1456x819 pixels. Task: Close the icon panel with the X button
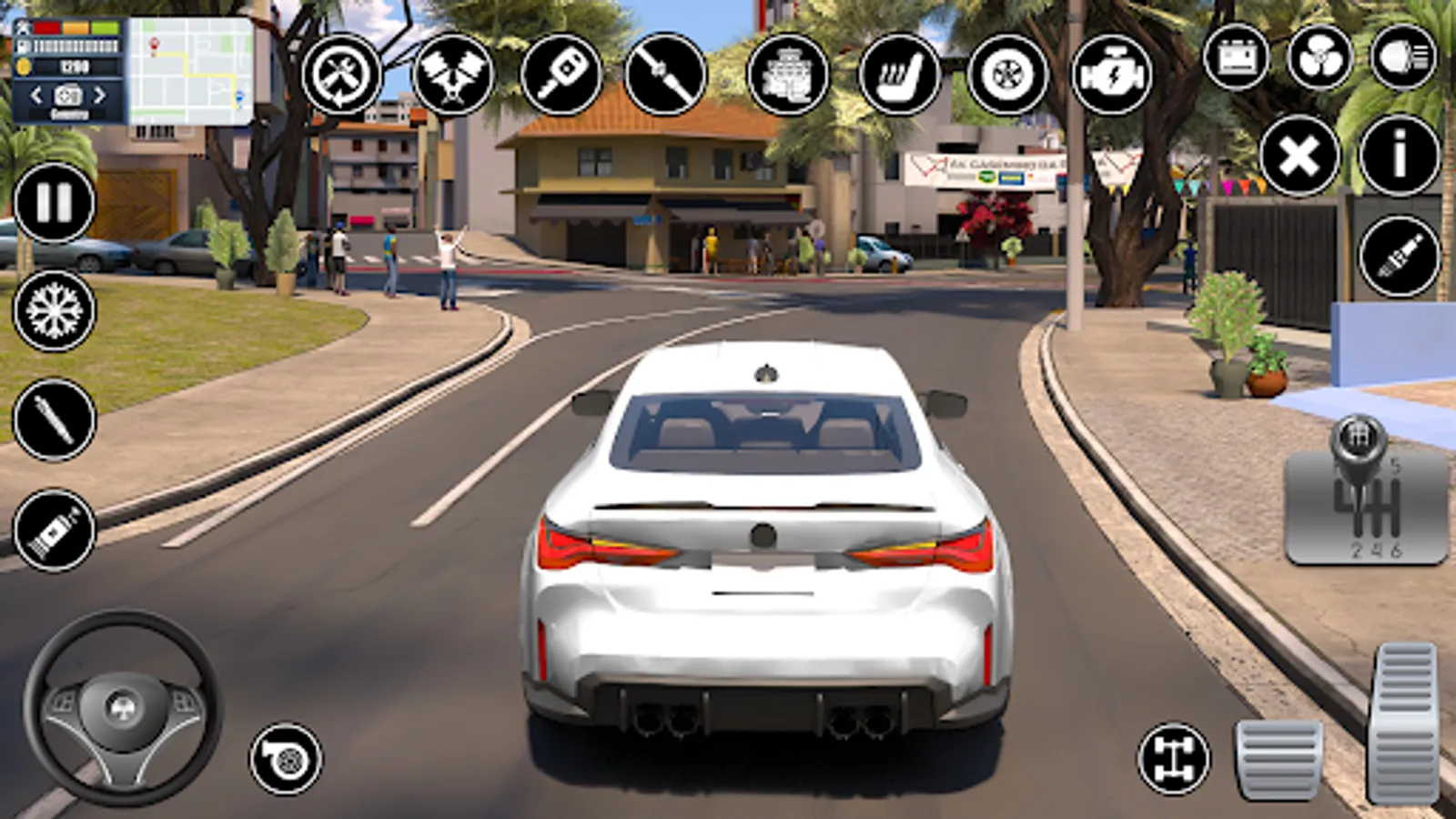1299,157
